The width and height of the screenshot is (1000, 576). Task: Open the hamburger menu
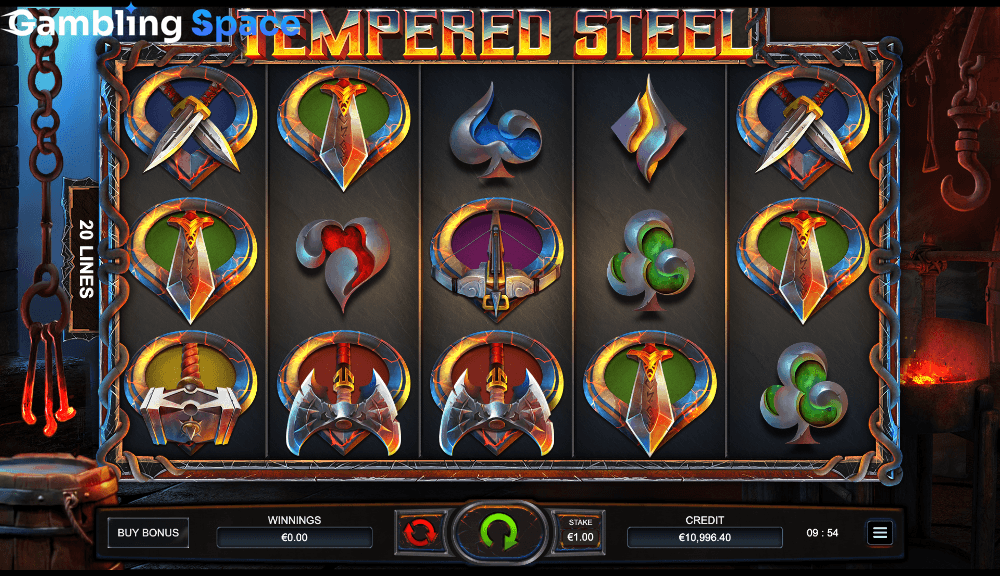click(x=880, y=532)
